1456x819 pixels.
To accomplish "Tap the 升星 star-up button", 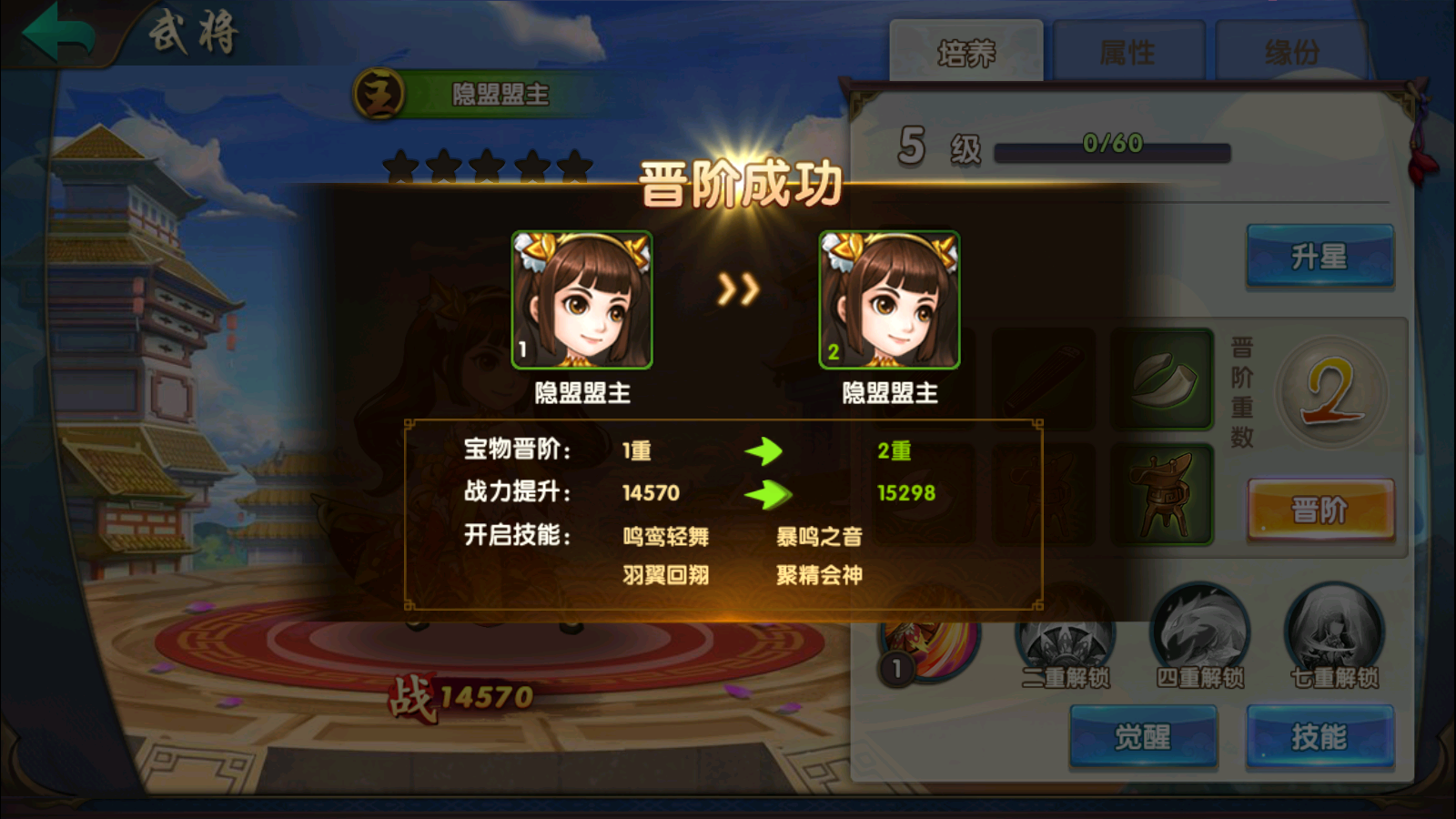I will pyautogui.click(x=1319, y=257).
